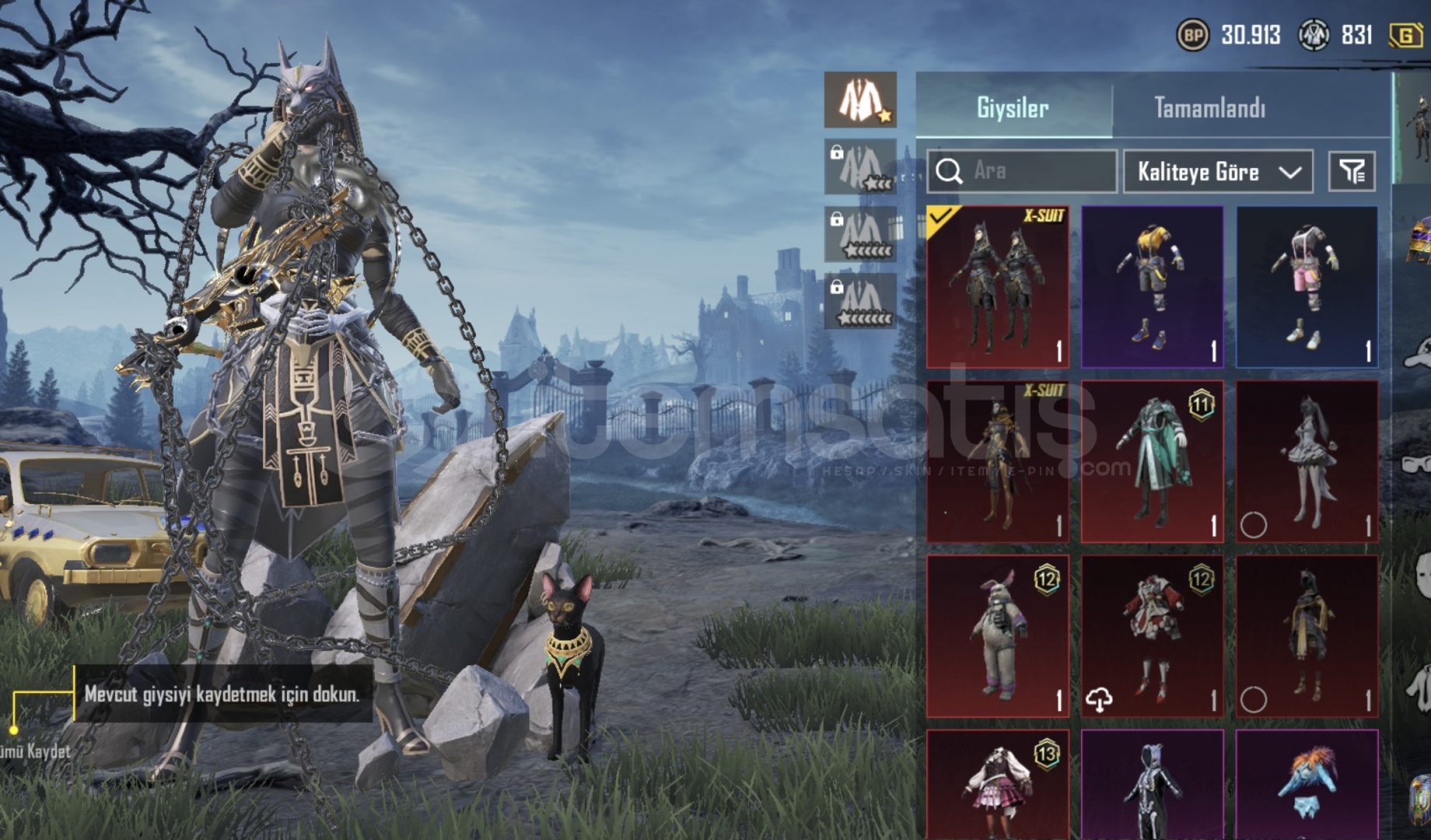Select the pink shorts outfit
1431x840 pixels.
pos(1307,287)
